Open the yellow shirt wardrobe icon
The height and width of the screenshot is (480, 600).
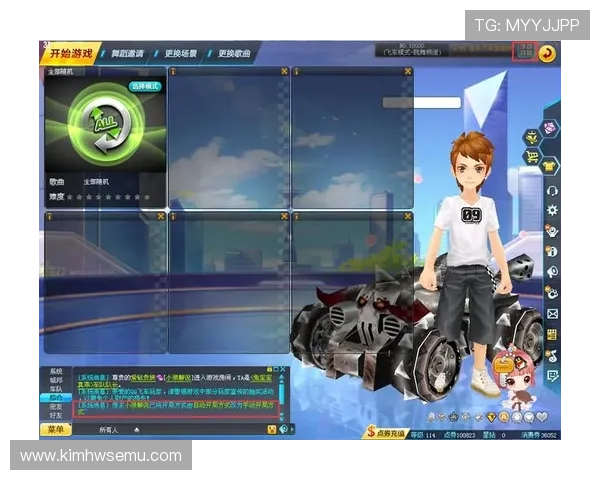pos(551,165)
